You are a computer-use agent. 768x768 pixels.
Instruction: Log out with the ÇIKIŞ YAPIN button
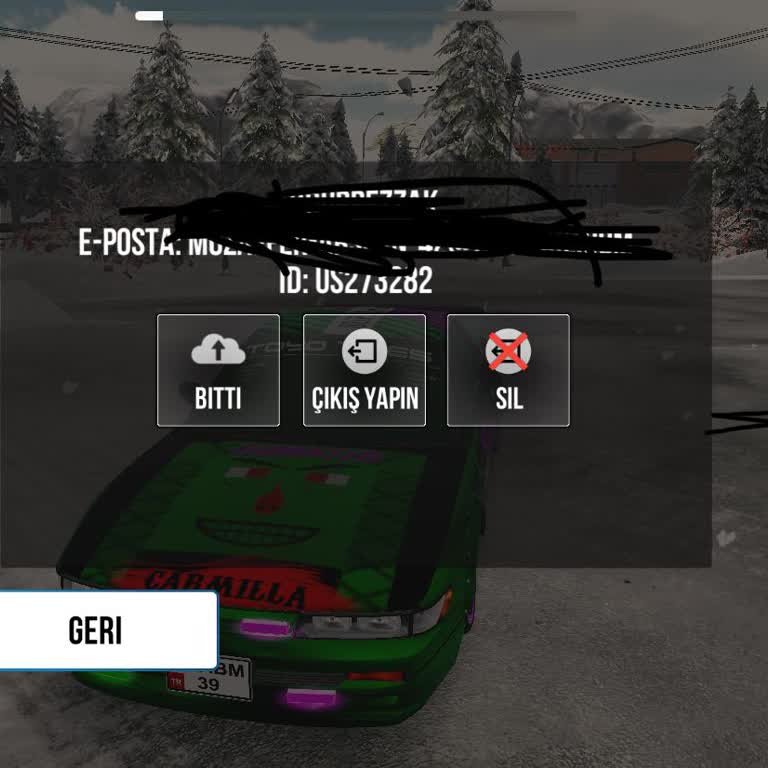tap(364, 370)
